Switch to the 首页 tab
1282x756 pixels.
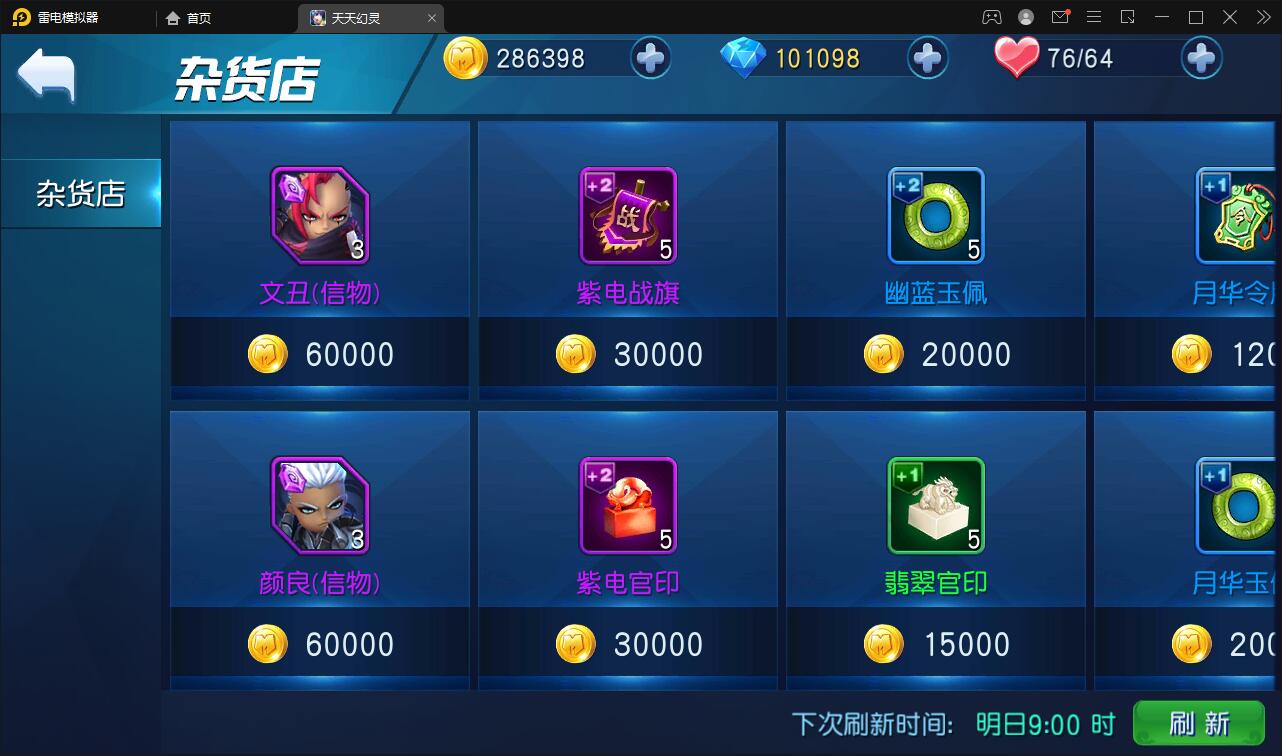(x=189, y=17)
